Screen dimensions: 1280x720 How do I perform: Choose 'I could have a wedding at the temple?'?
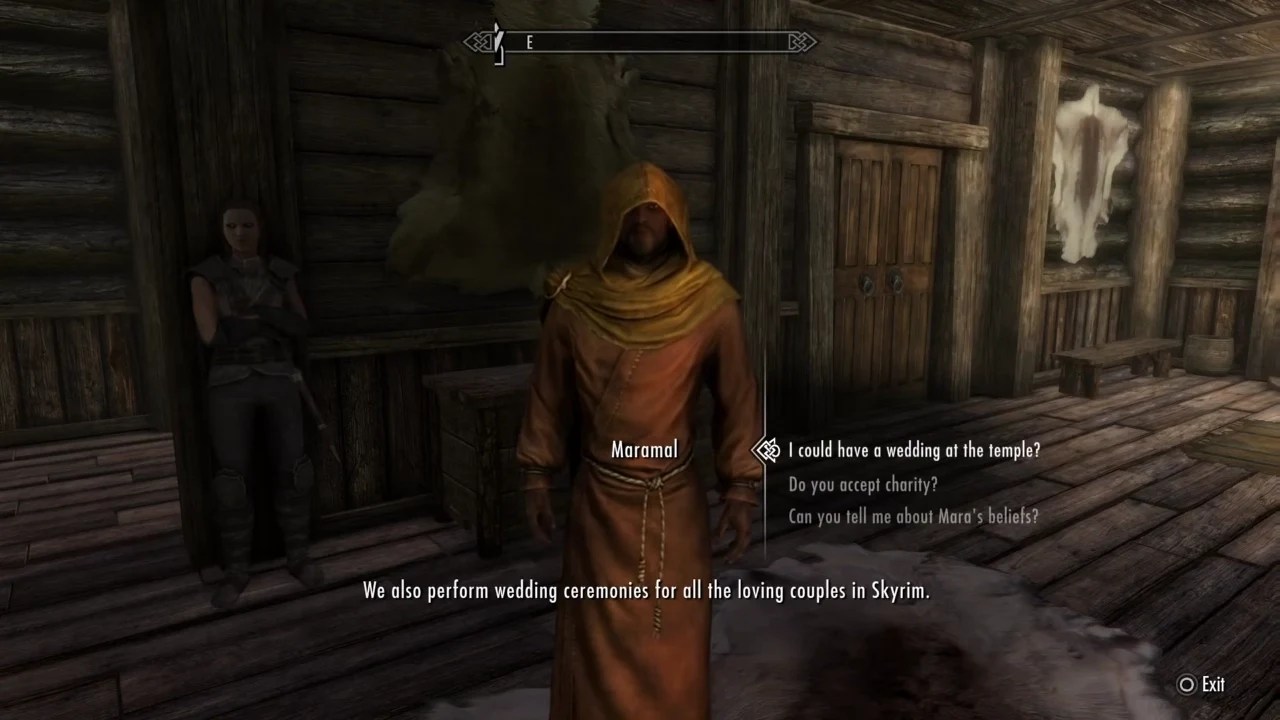pos(912,450)
